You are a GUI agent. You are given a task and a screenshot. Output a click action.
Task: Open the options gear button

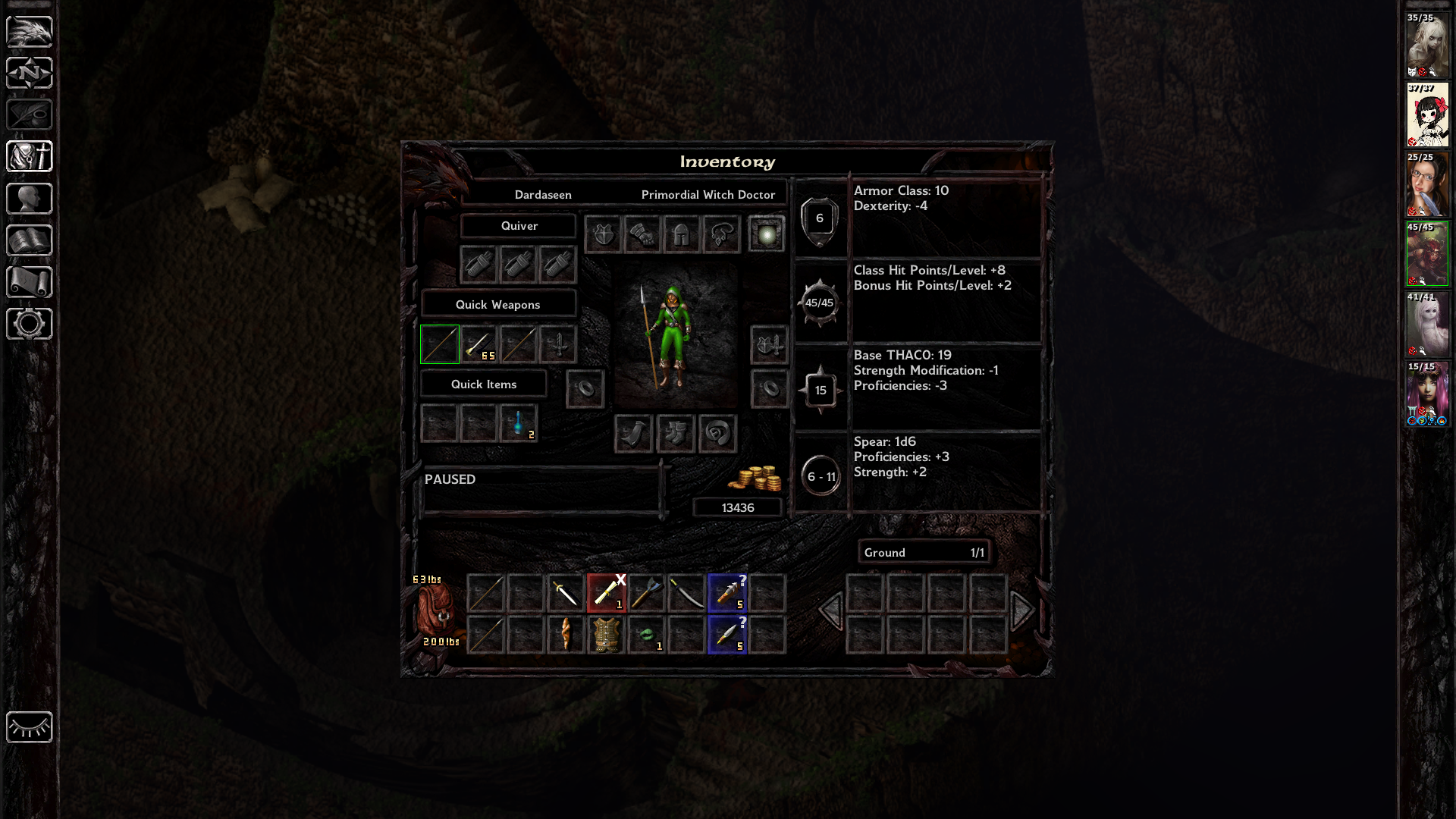pyautogui.click(x=30, y=324)
